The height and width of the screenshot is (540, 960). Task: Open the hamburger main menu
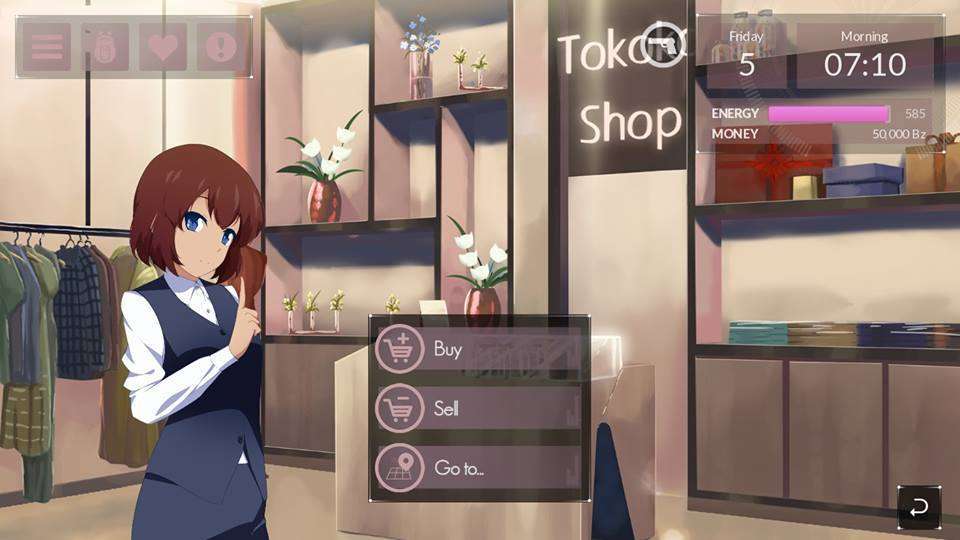[47, 47]
